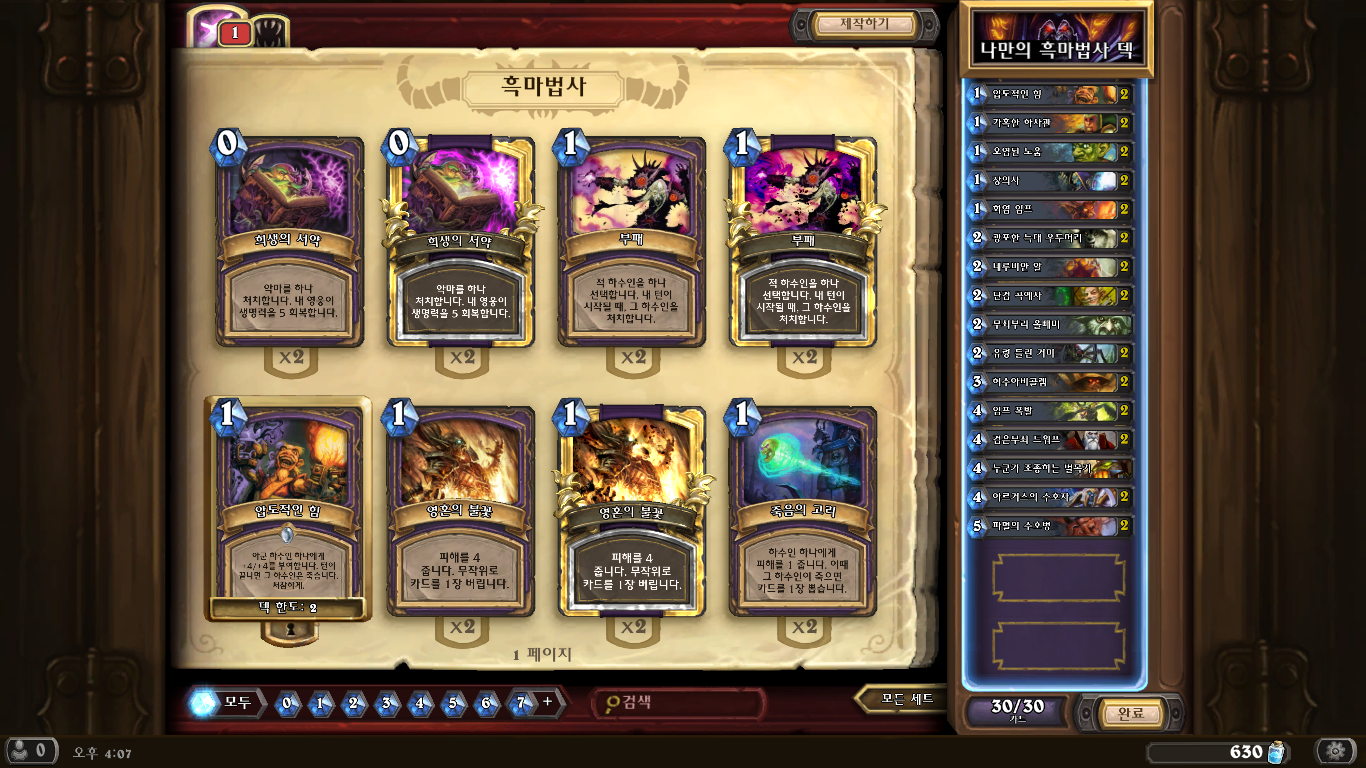Pick the 압도적인 힘 card in collection
Screen dimensions: 1366x768
[x=289, y=508]
